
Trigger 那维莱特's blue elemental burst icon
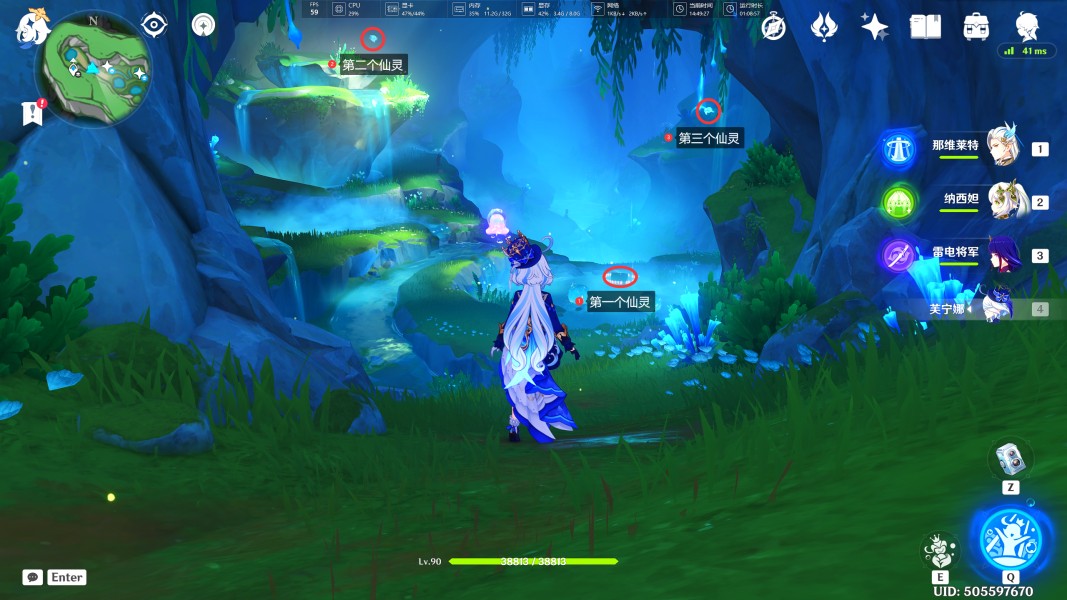pyautogui.click(x=898, y=149)
